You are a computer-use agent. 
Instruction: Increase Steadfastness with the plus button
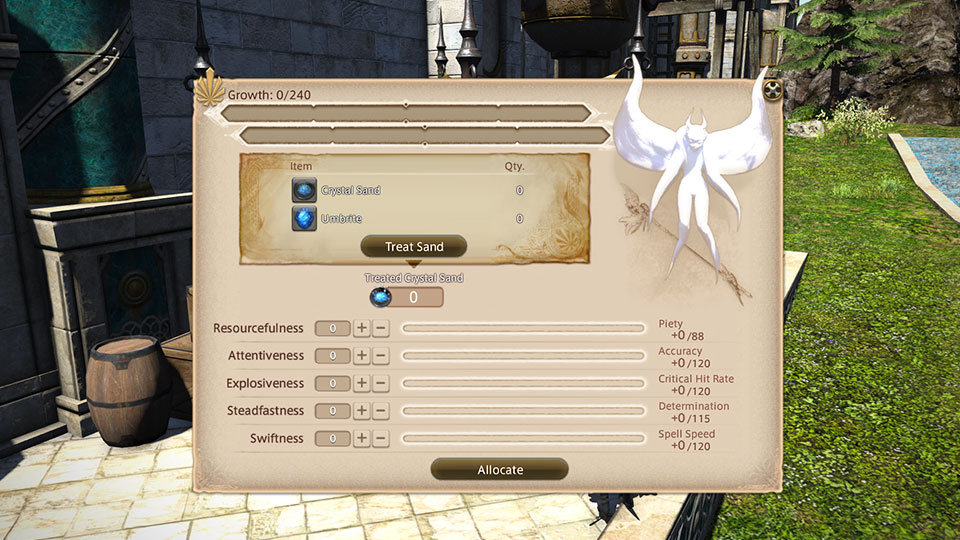(362, 411)
